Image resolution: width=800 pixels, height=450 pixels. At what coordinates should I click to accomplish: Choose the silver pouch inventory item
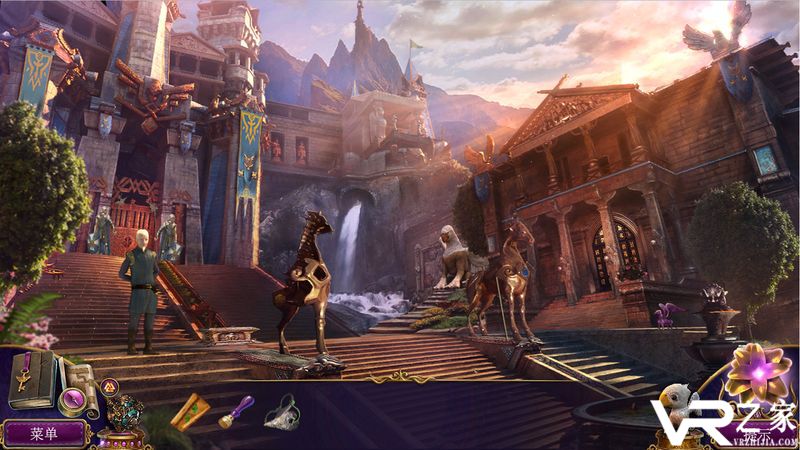click(281, 412)
